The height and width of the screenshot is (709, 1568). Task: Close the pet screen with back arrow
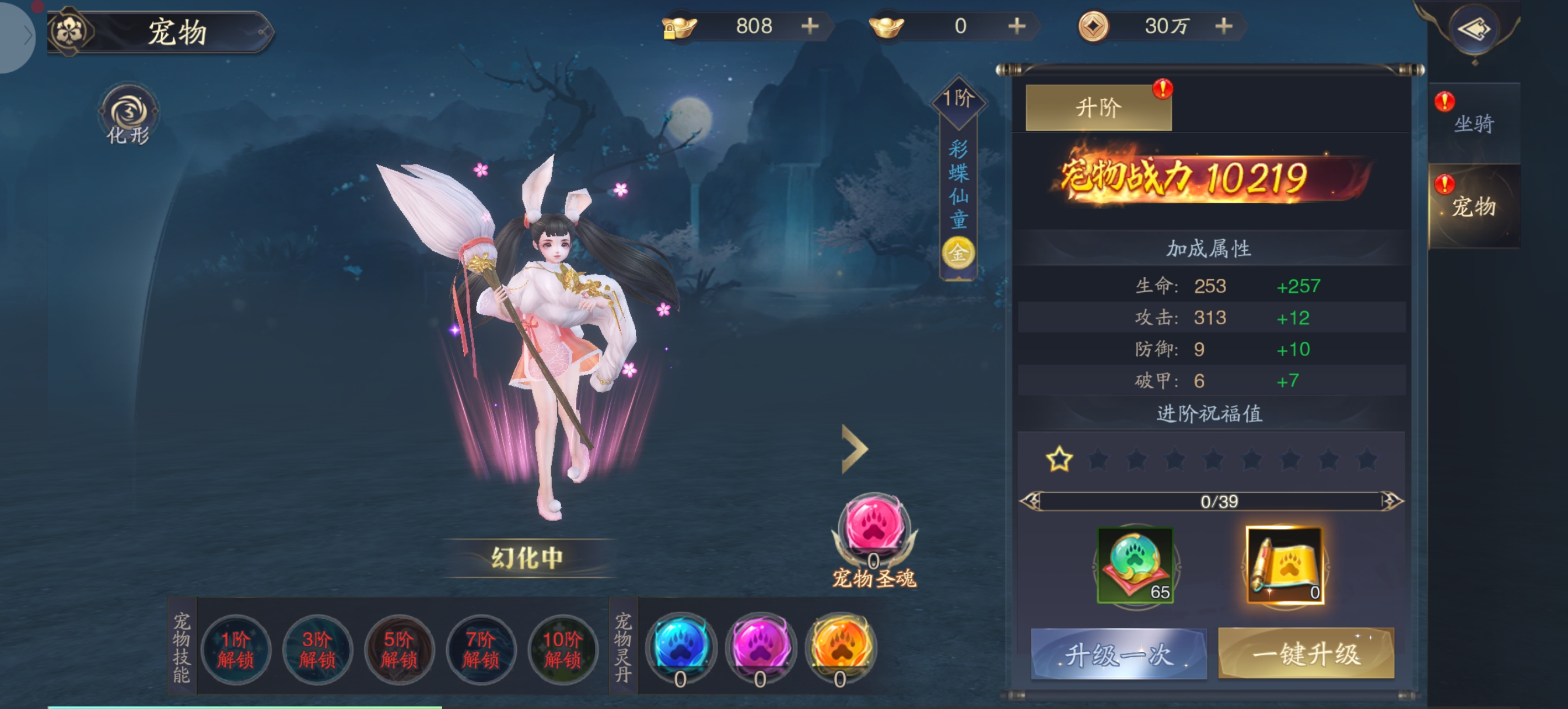point(1473,29)
